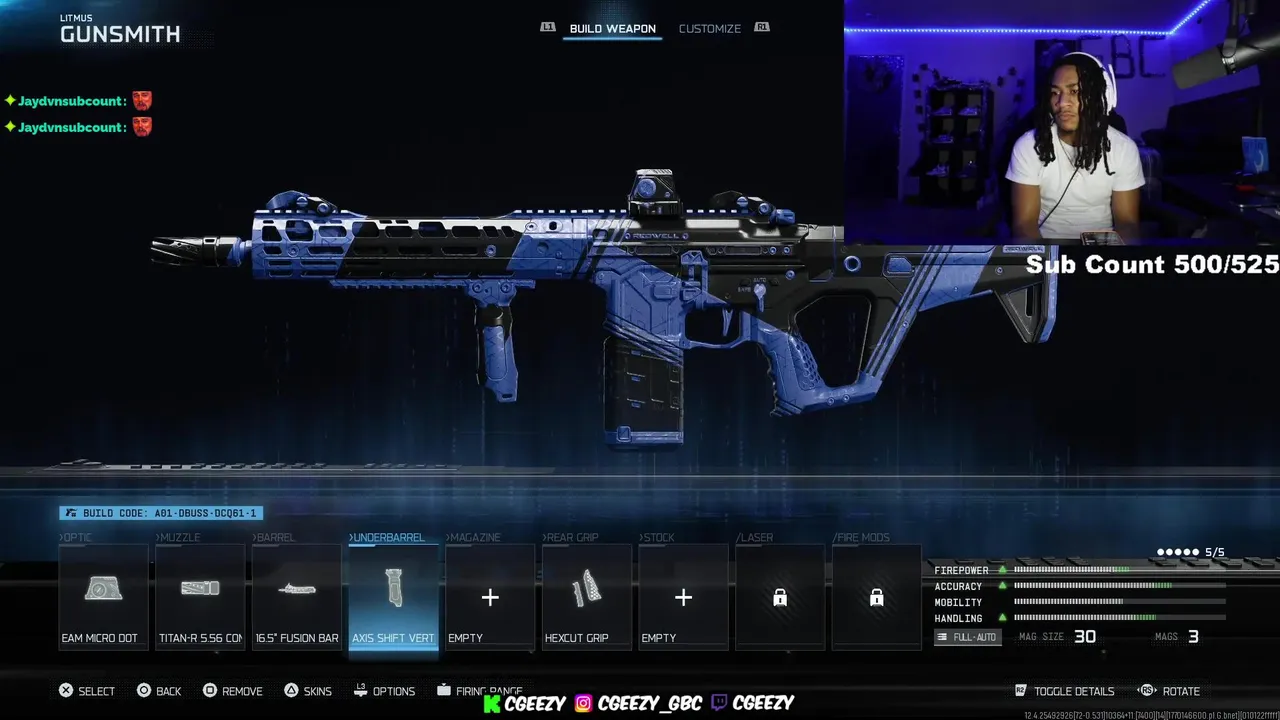Add an attachment to the empty Stock slot
Image resolution: width=1280 pixels, height=720 pixels.
coord(683,597)
